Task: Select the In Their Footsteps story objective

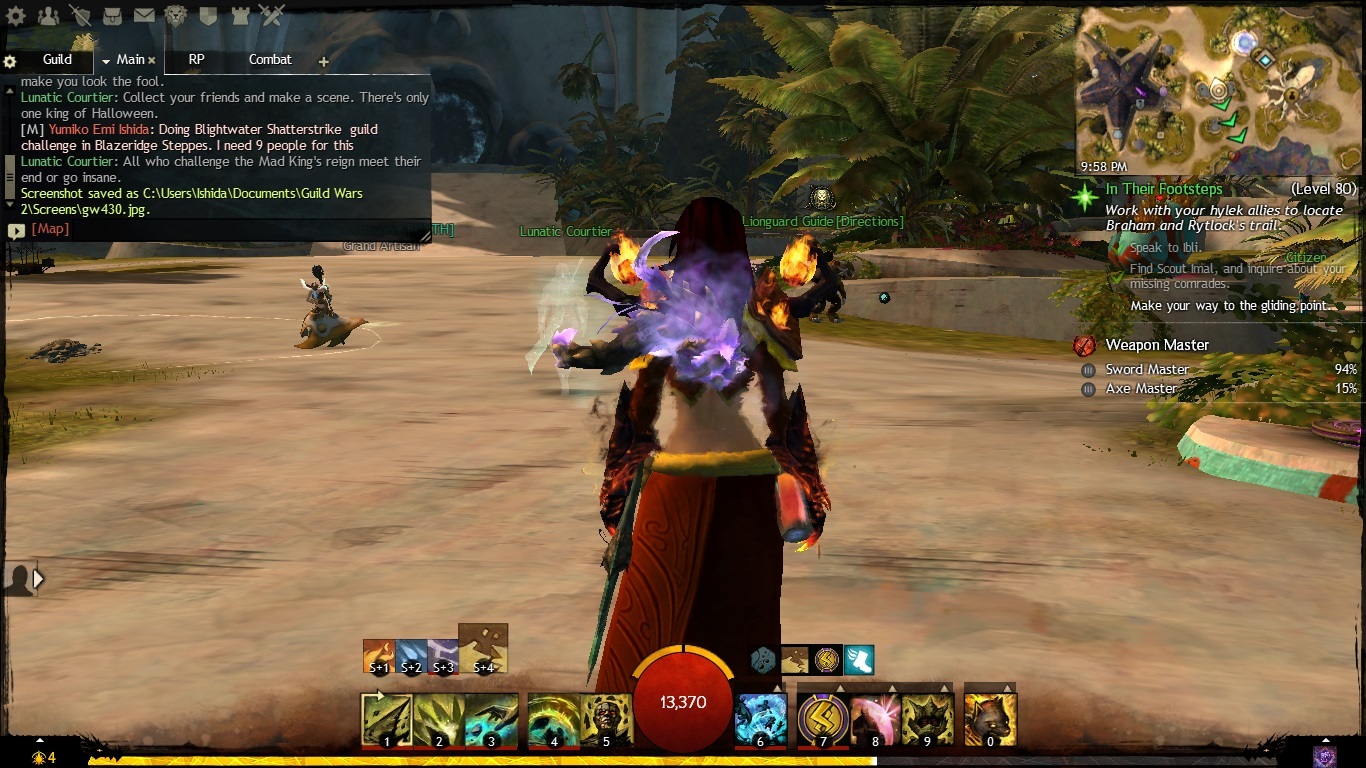Action: [x=1163, y=189]
